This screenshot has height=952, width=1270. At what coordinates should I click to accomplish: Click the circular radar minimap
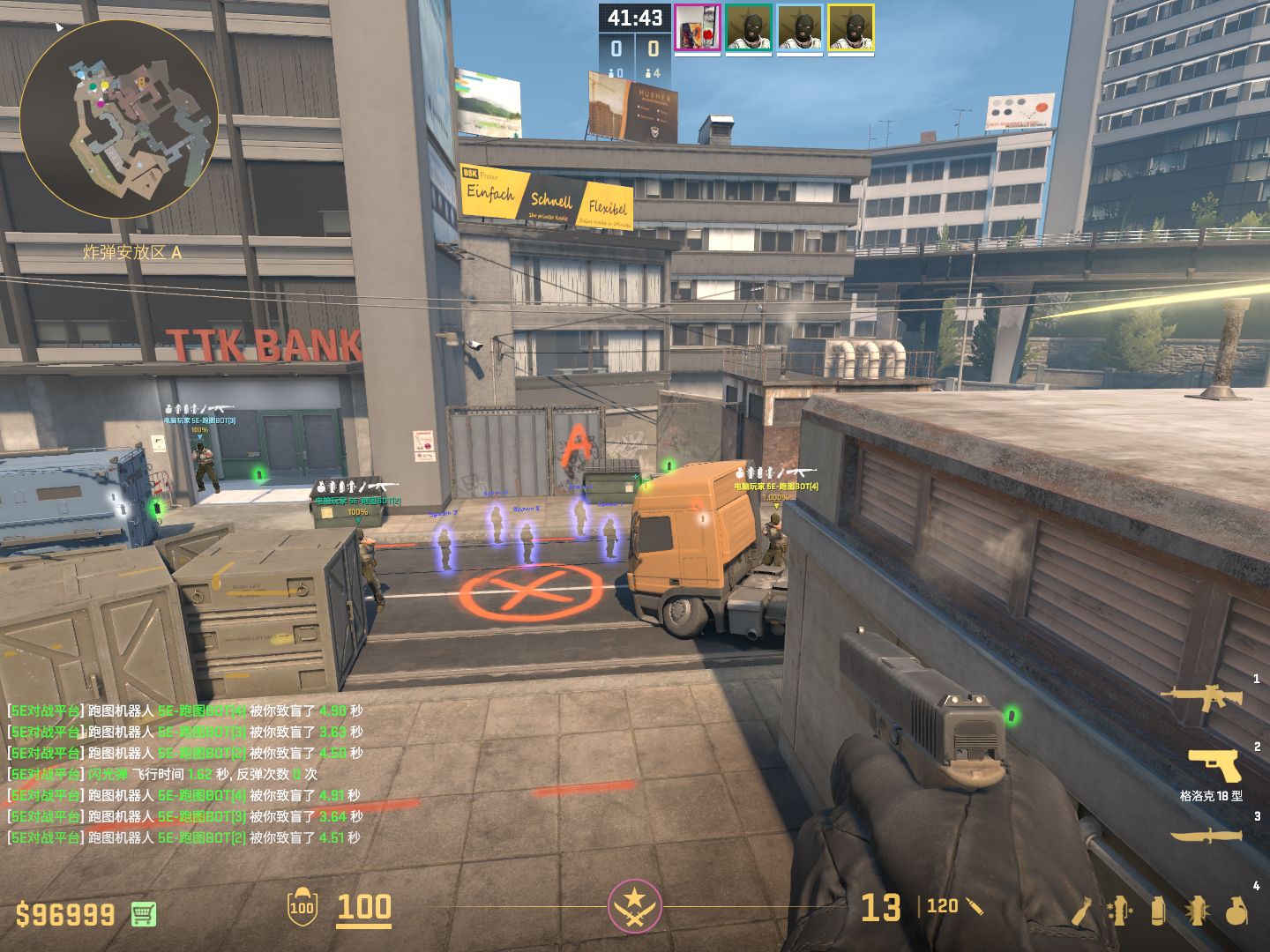click(119, 119)
